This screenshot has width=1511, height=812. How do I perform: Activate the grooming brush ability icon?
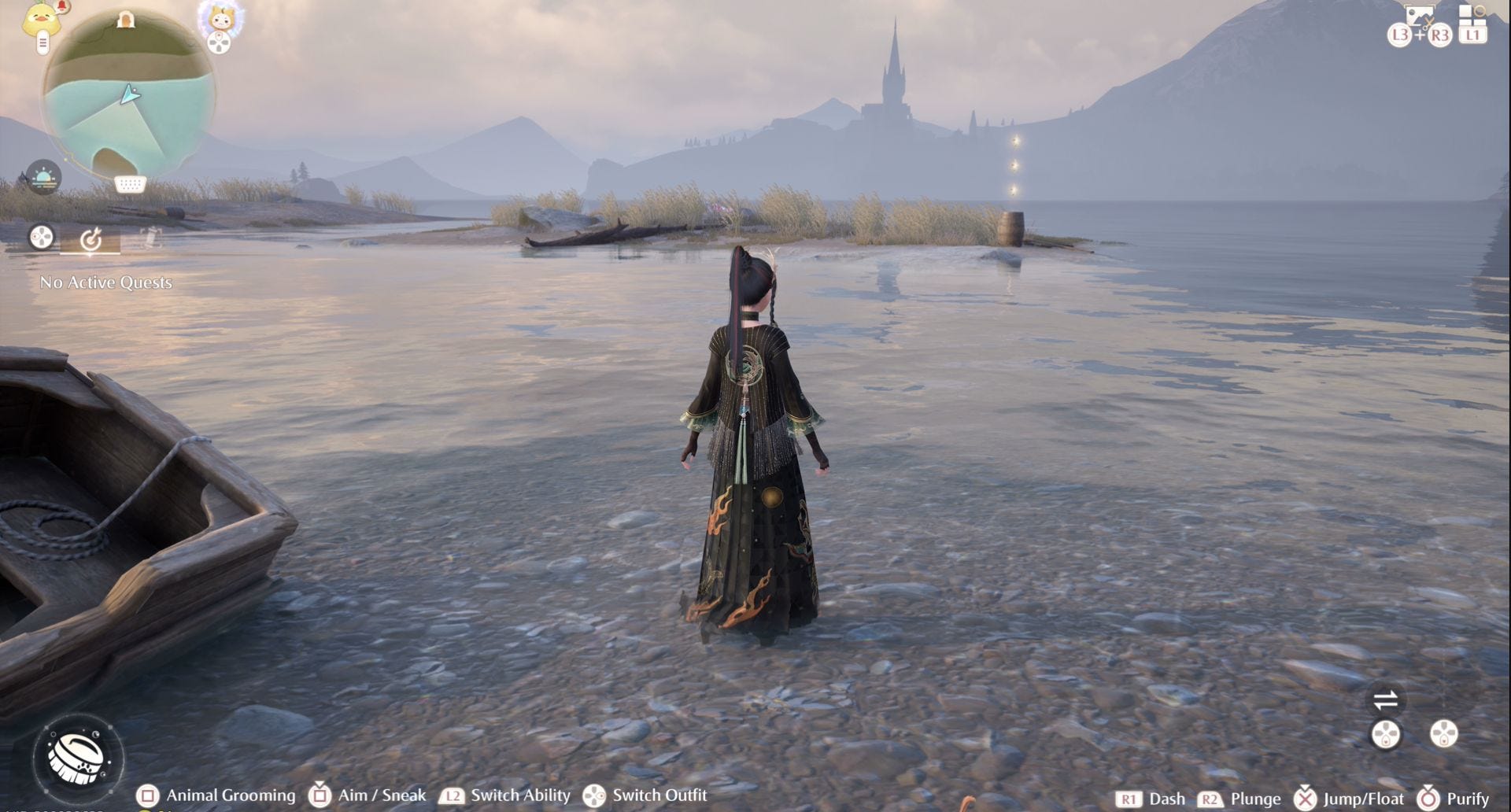(x=76, y=757)
